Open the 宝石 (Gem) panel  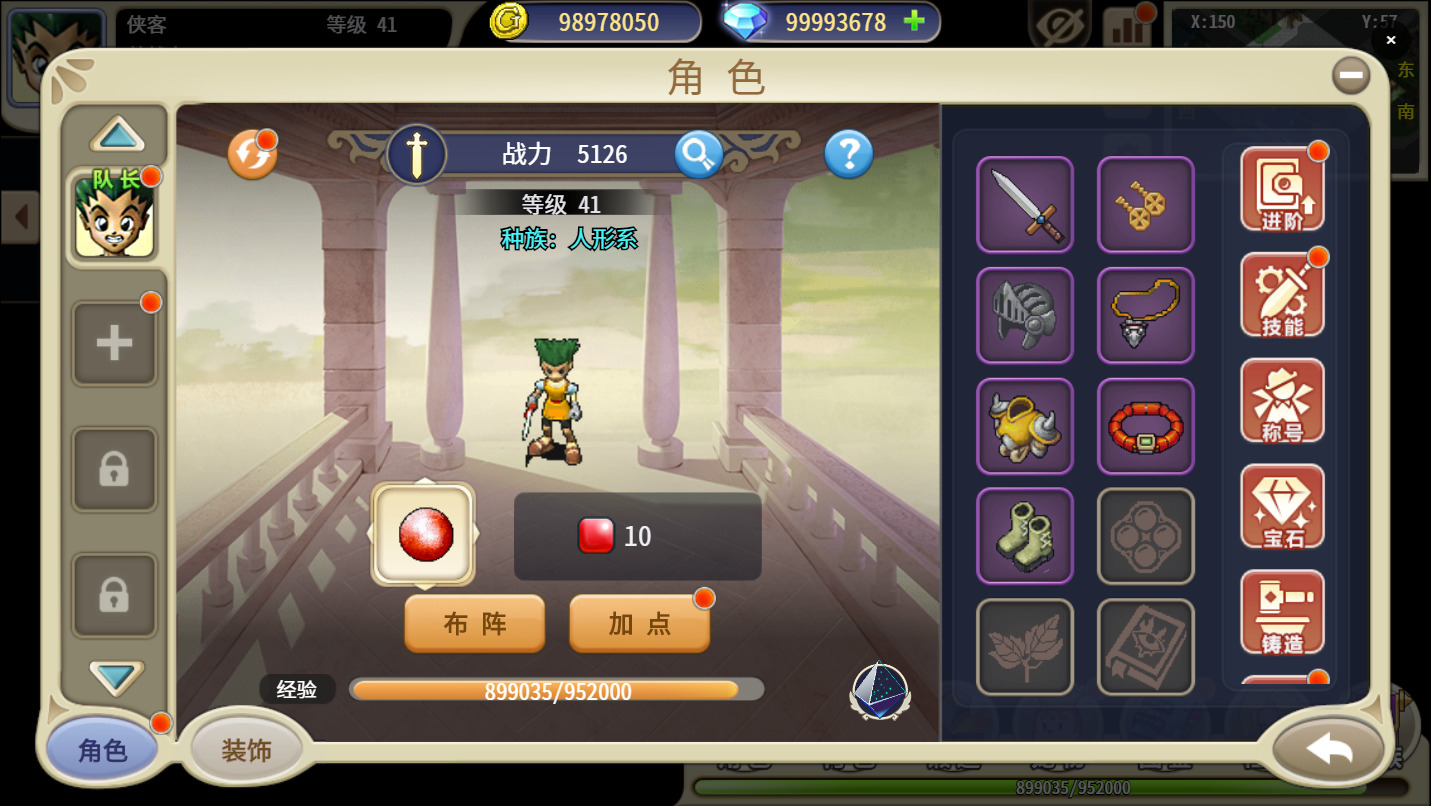pyautogui.click(x=1282, y=507)
